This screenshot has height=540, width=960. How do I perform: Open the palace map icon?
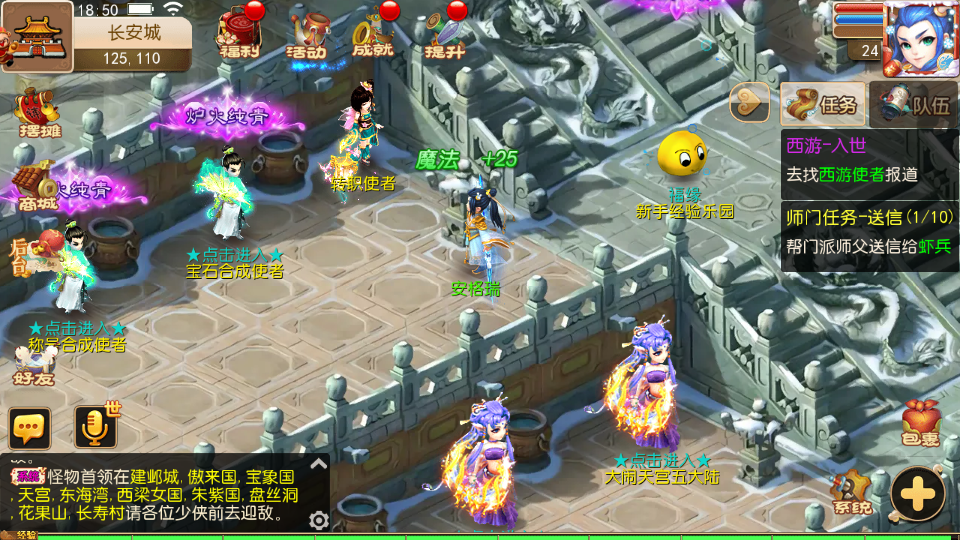tap(37, 37)
